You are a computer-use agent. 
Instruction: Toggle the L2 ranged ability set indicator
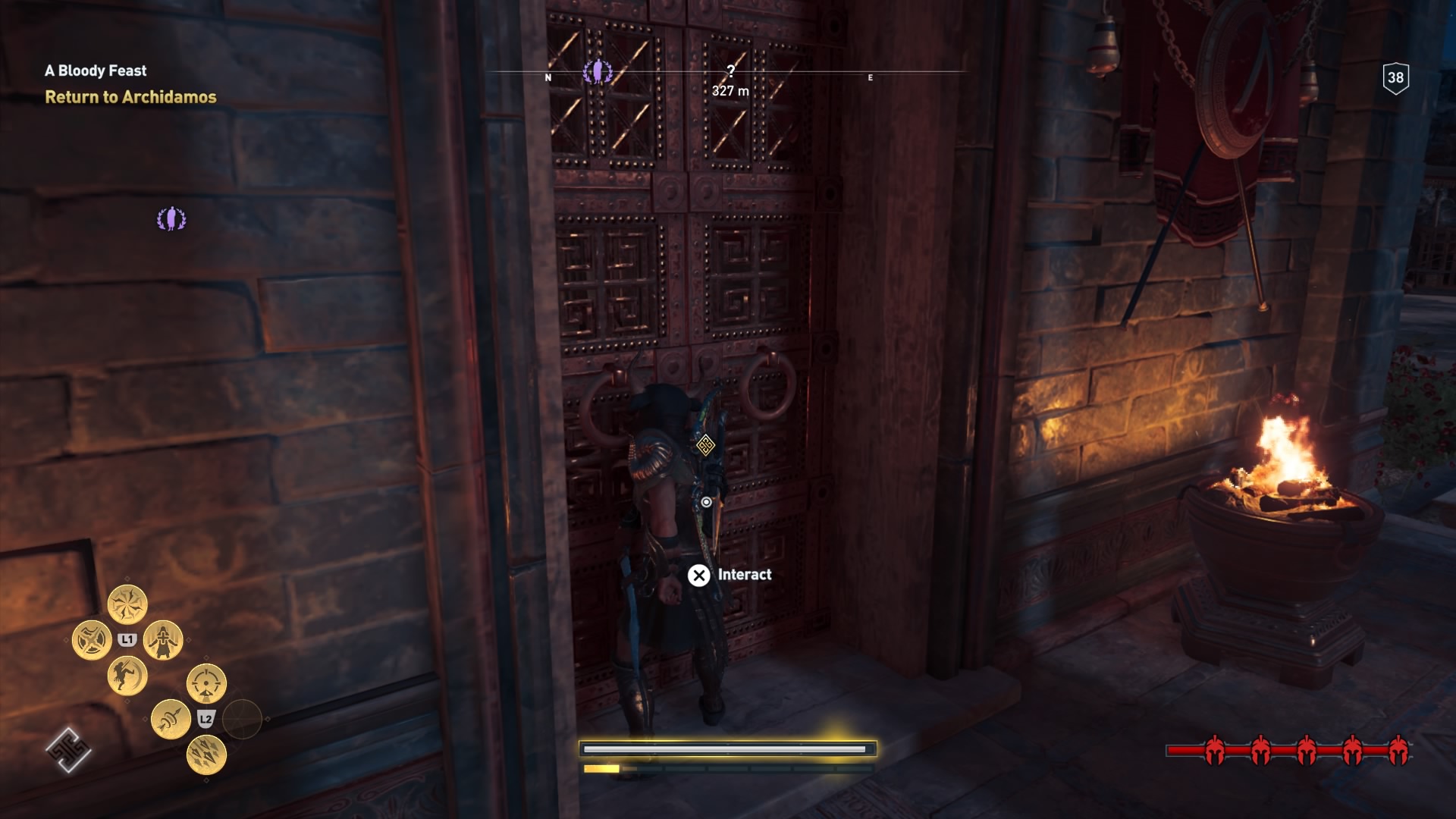[206, 718]
